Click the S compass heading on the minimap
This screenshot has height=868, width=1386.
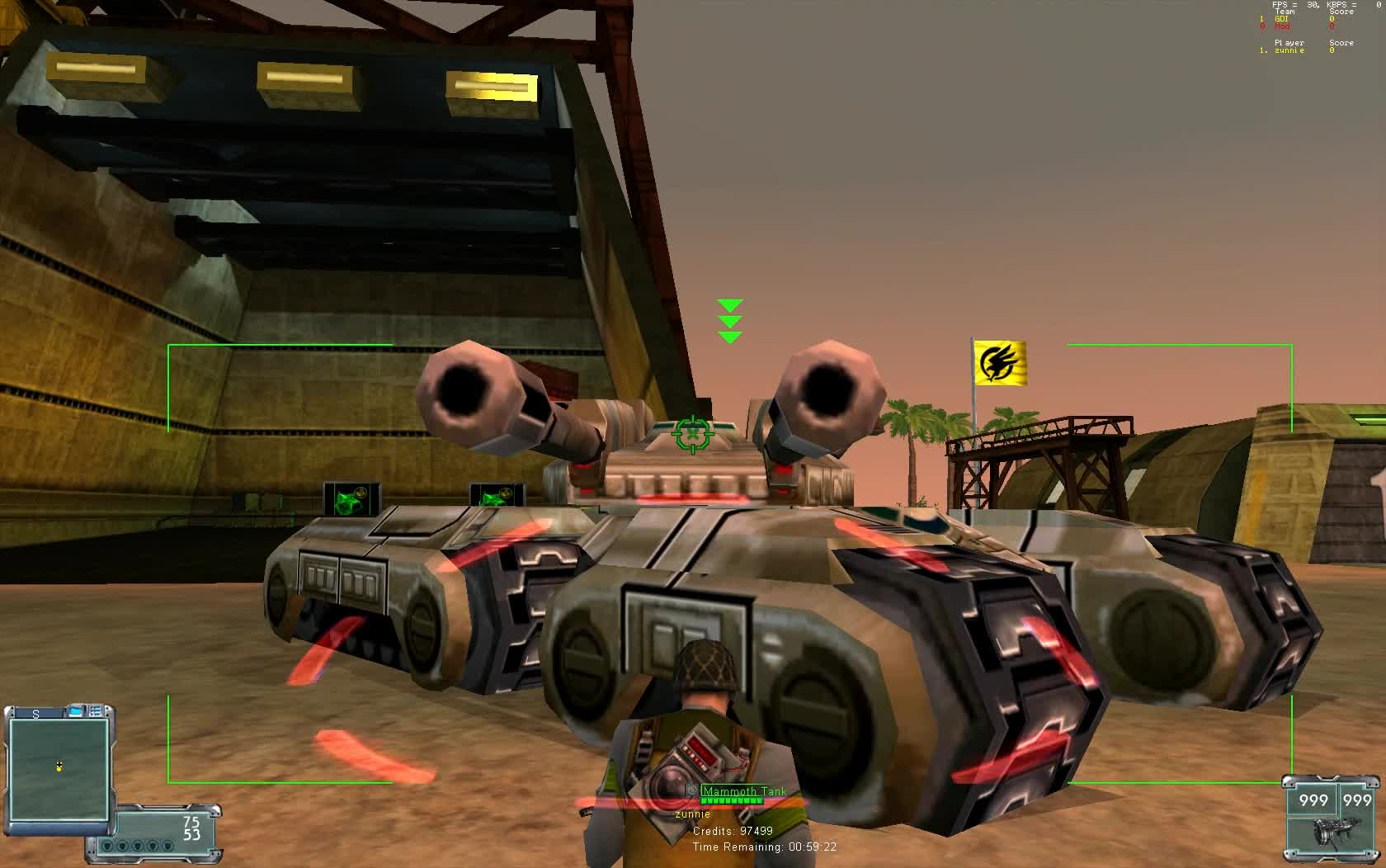[35, 712]
